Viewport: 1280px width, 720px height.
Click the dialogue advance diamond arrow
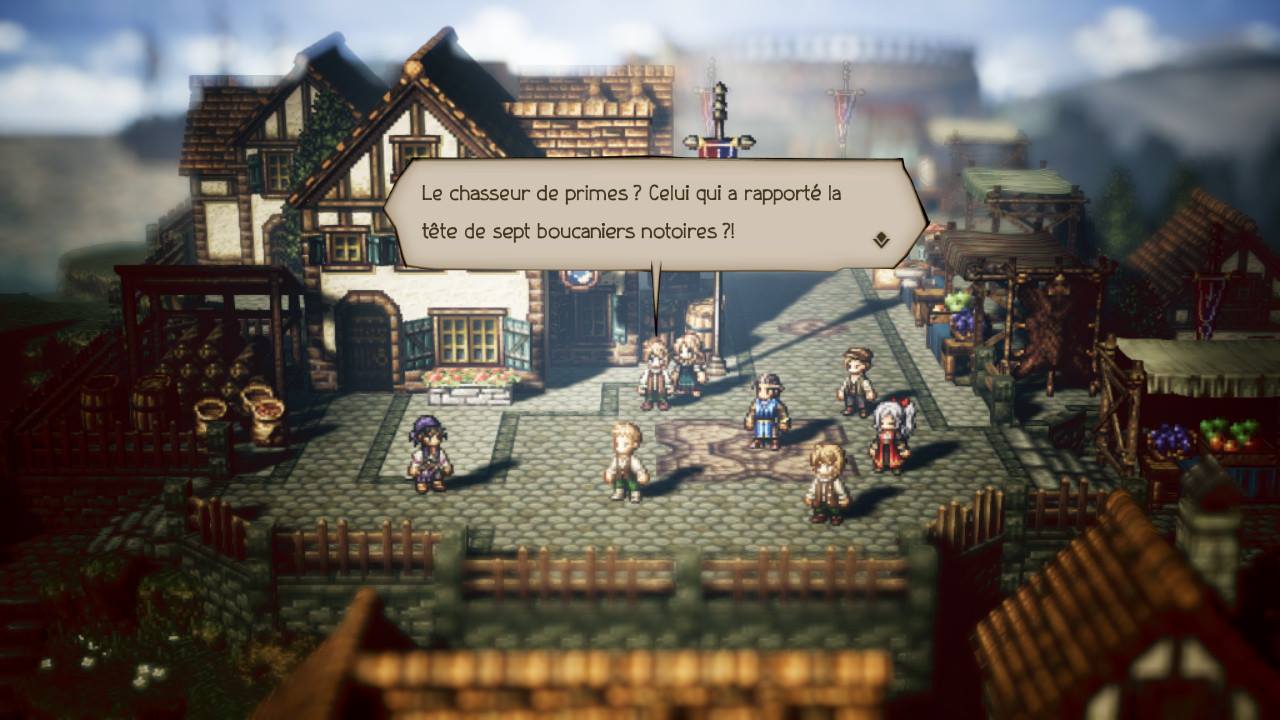(882, 238)
